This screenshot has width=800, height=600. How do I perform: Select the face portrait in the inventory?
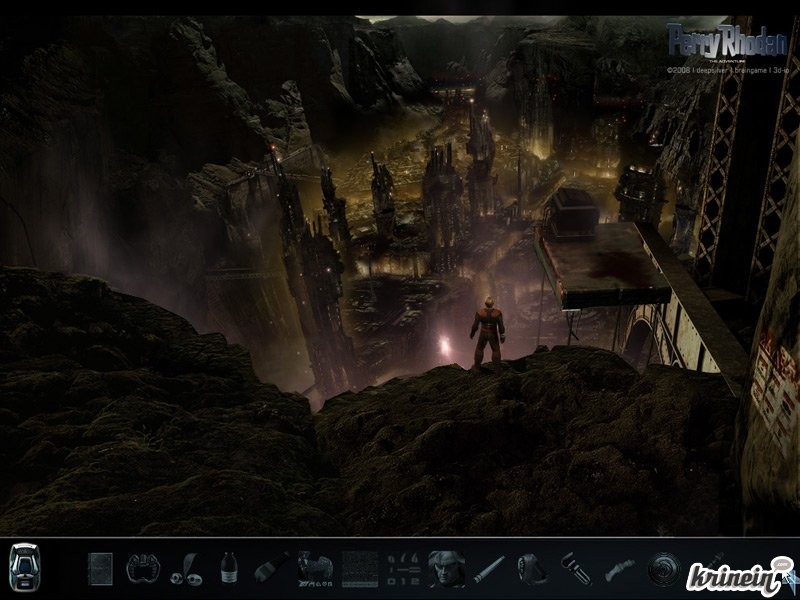(x=445, y=568)
